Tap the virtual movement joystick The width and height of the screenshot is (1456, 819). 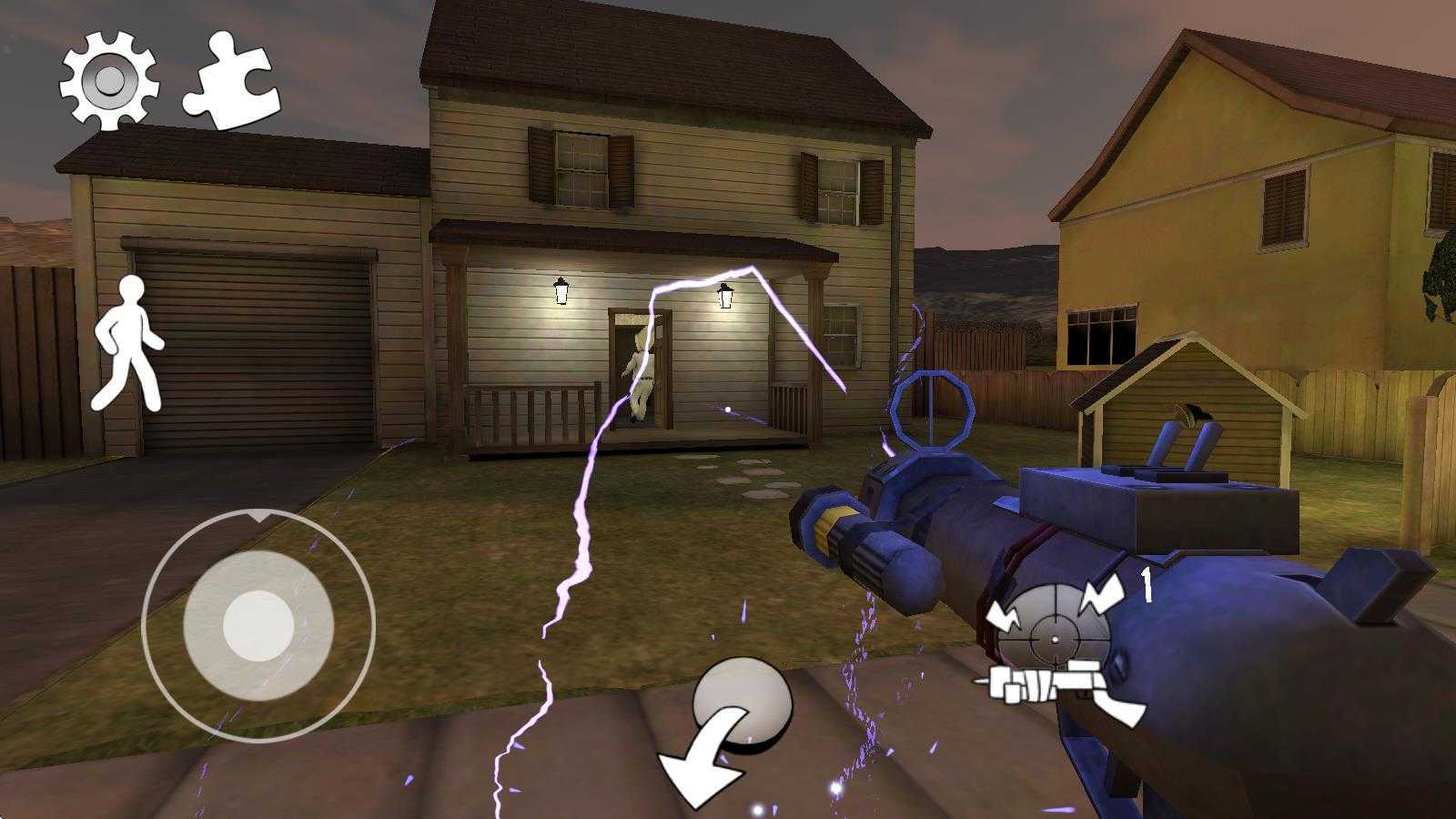(258, 625)
